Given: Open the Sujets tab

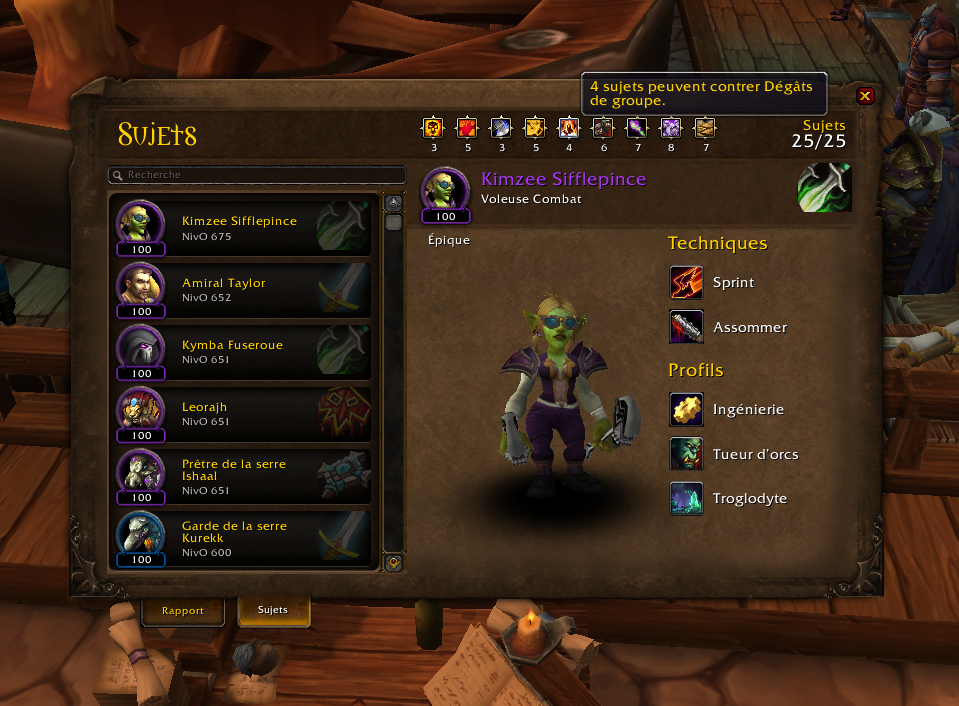Looking at the screenshot, I should click(273, 610).
